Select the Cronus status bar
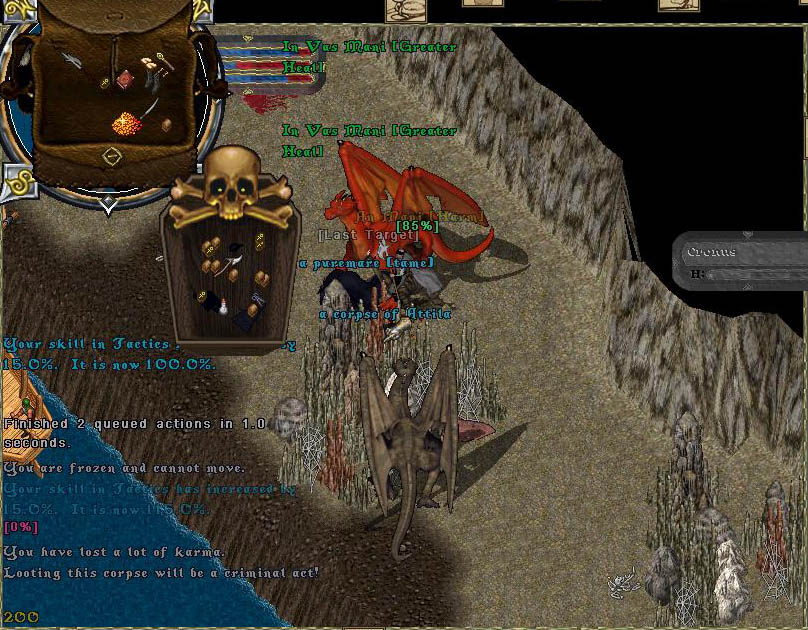808x630 pixels. (742, 262)
